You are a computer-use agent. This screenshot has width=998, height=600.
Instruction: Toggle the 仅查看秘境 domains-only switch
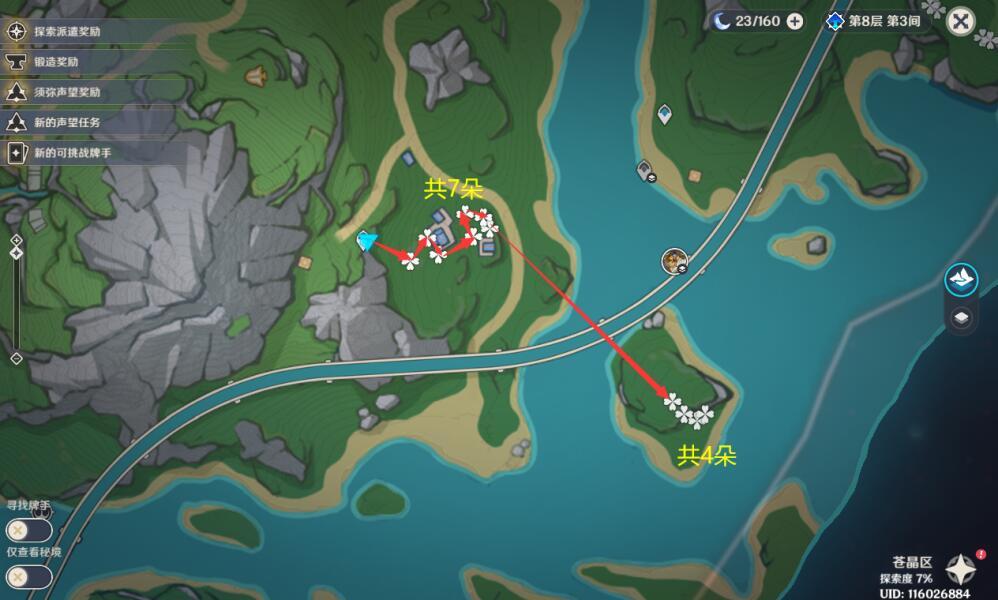pos(28,576)
